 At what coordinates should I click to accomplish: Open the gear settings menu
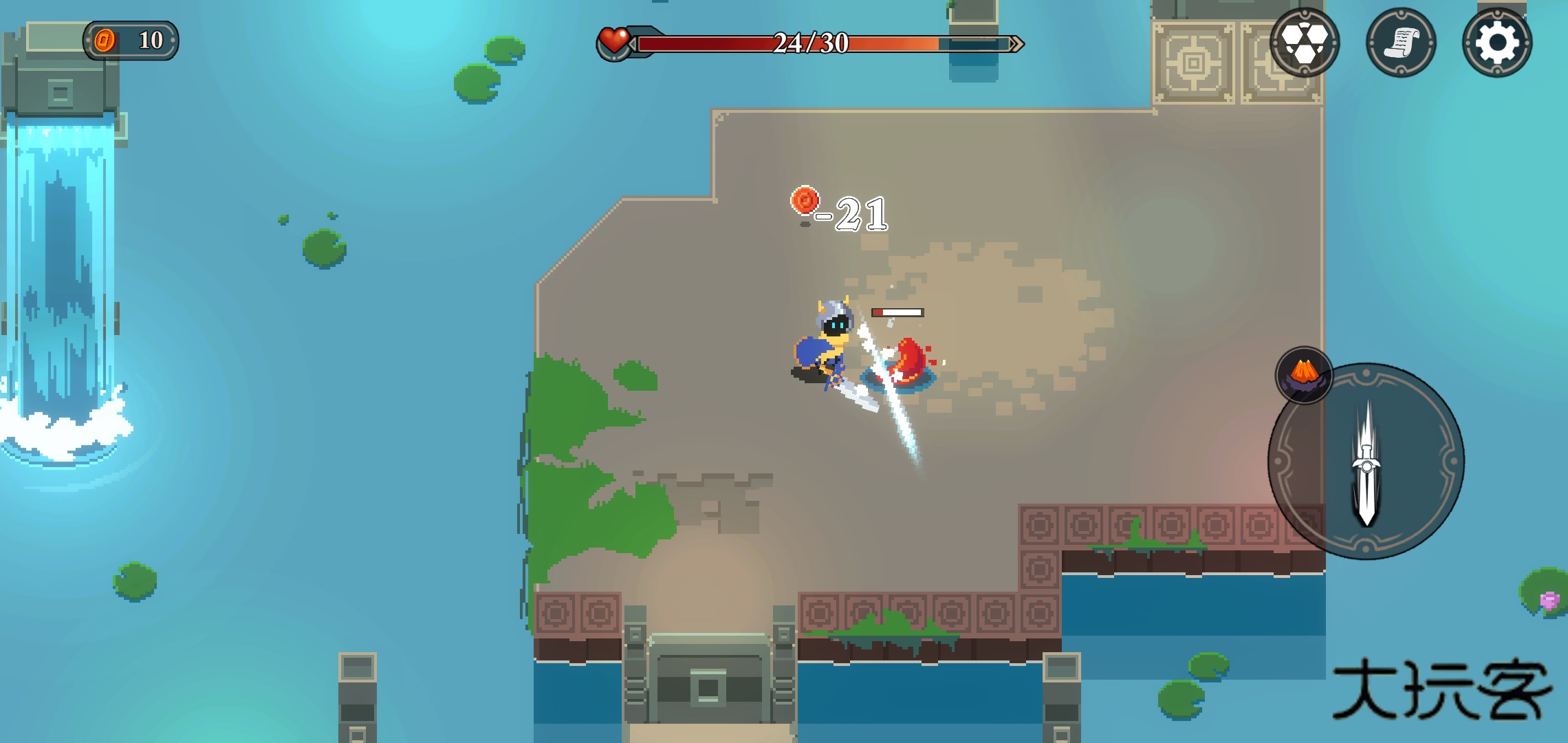pyautogui.click(x=1496, y=43)
